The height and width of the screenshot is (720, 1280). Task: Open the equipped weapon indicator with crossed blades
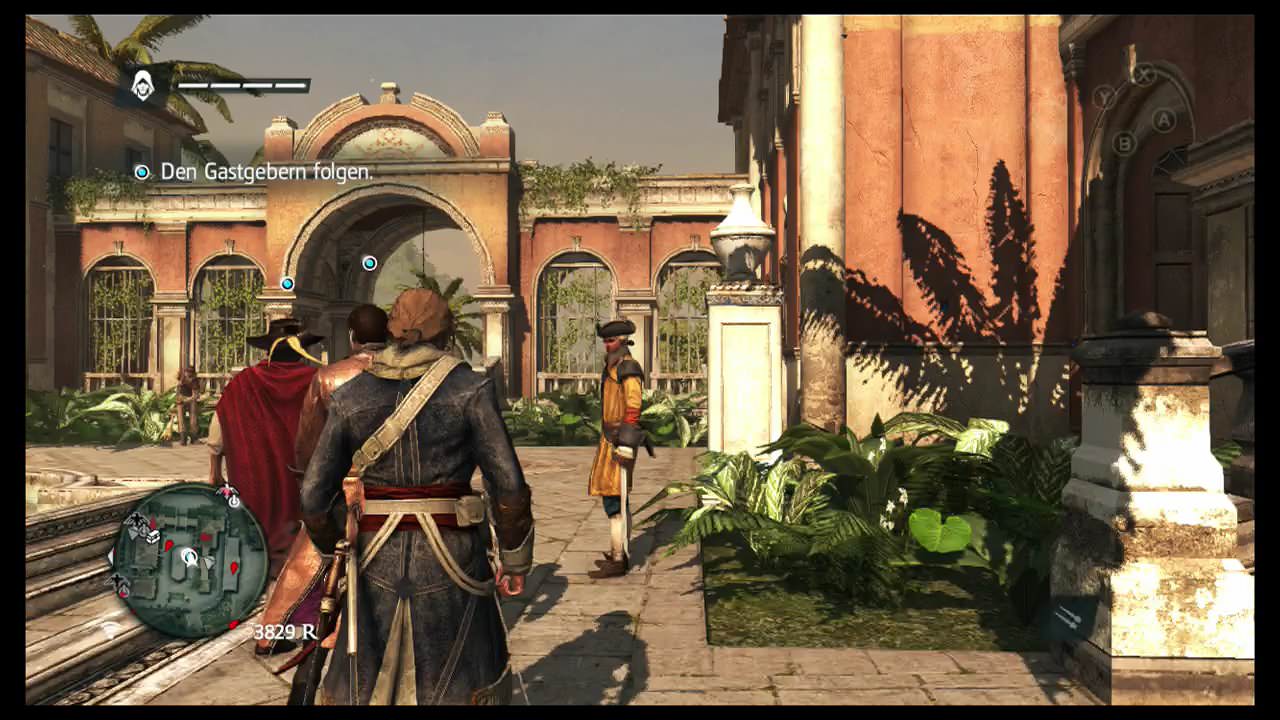pos(1068,618)
